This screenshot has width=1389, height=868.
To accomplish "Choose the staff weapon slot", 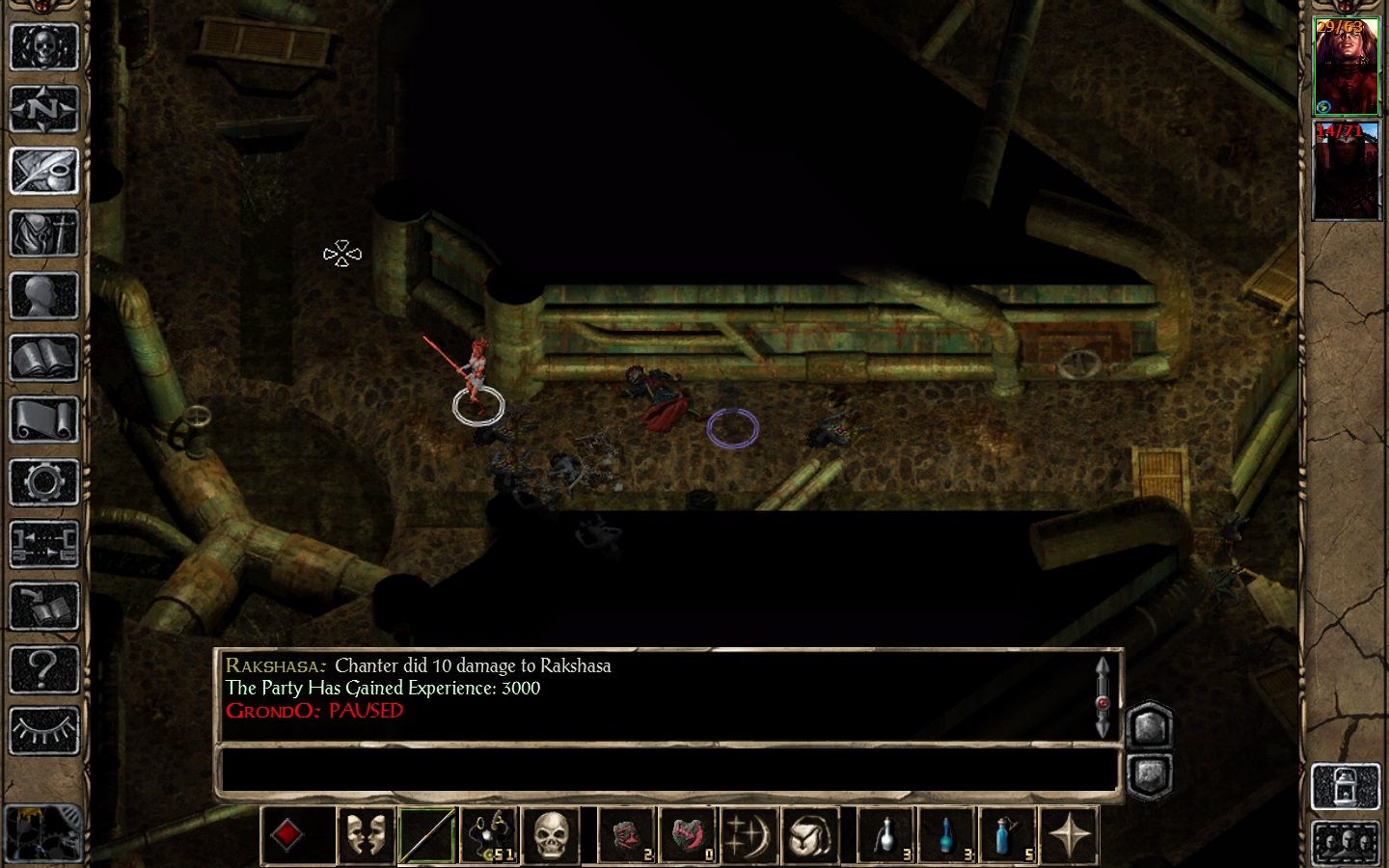I will pyautogui.click(x=426, y=834).
